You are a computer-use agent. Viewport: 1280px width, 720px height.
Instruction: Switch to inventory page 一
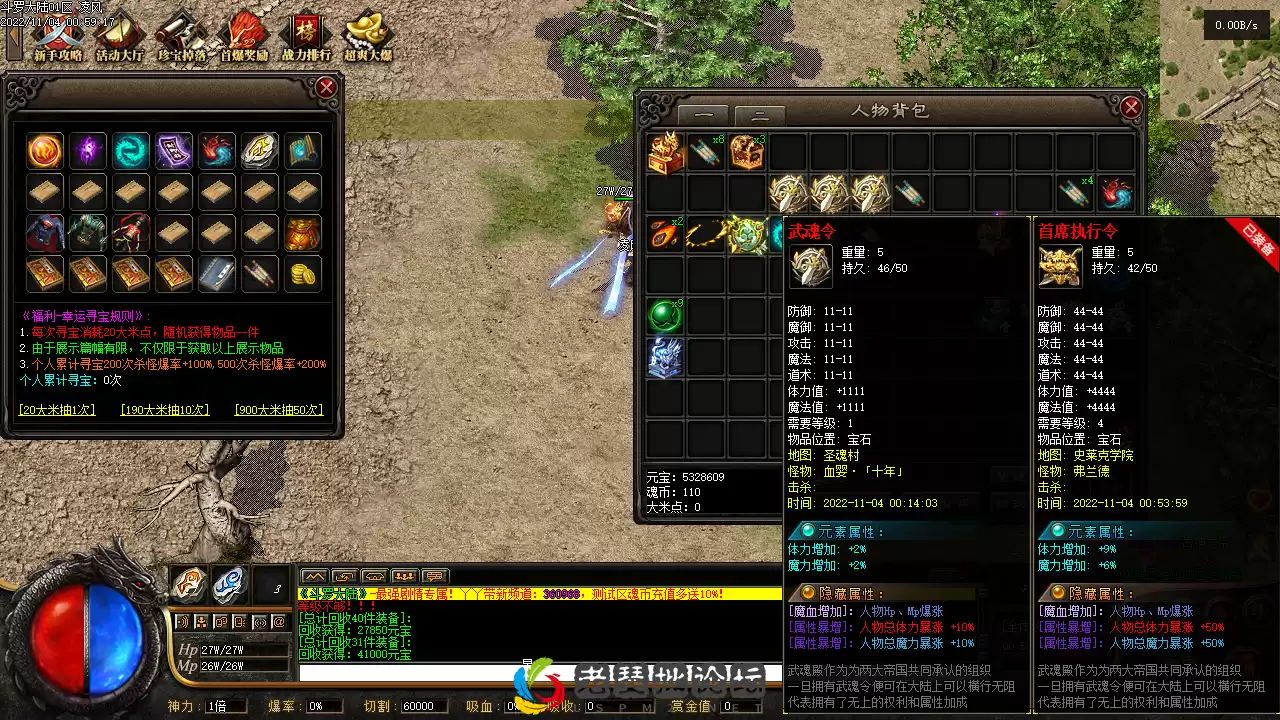pos(710,115)
